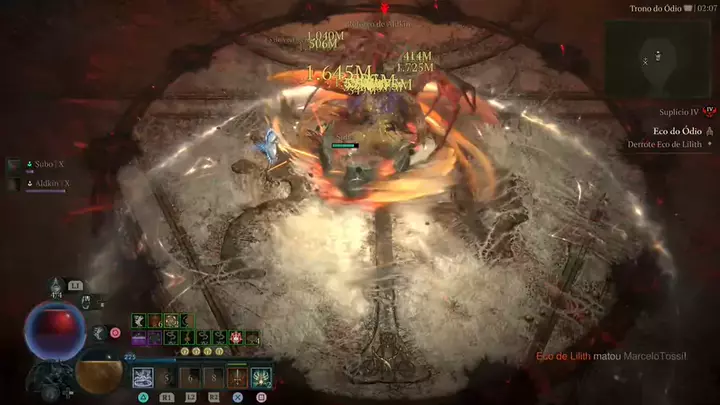
Task: Select party member Subo's portrait
Action: (14, 164)
